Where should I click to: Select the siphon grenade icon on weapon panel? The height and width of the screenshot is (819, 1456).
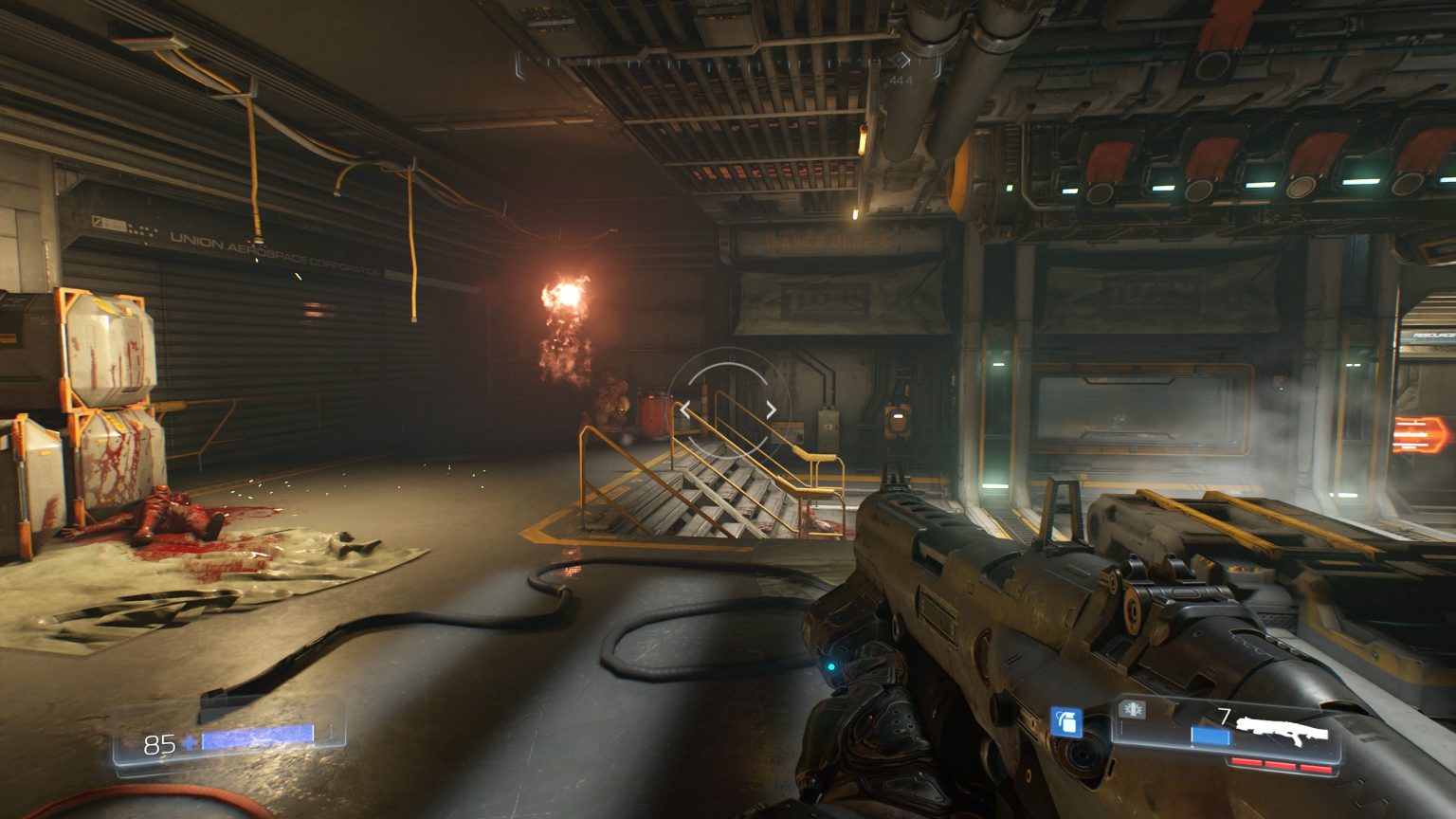pos(1133,710)
